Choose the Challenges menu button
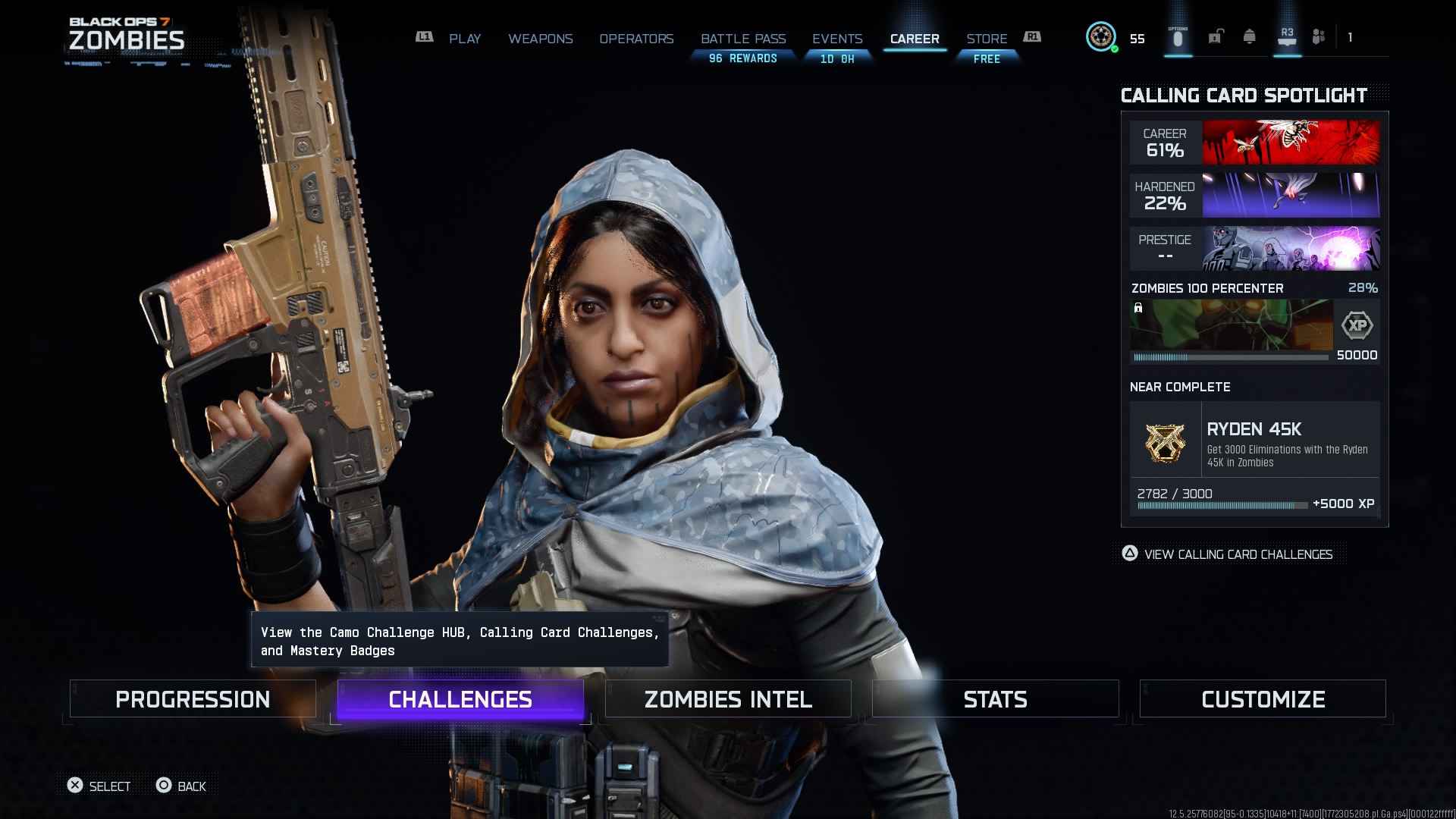Image resolution: width=1456 pixels, height=819 pixels. [460, 698]
